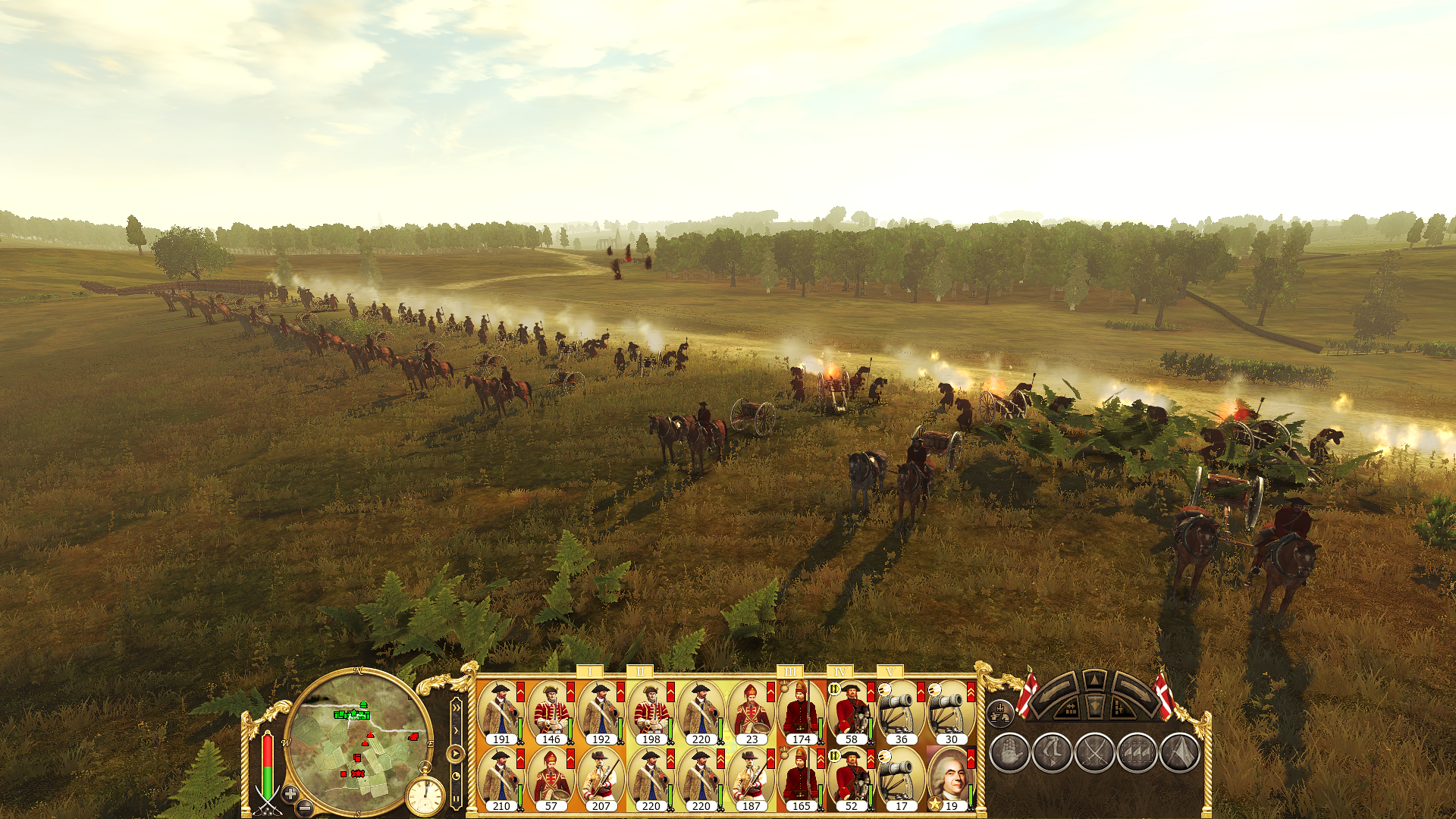Order withdraw with the white flag icon

pyautogui.click(x=1179, y=753)
